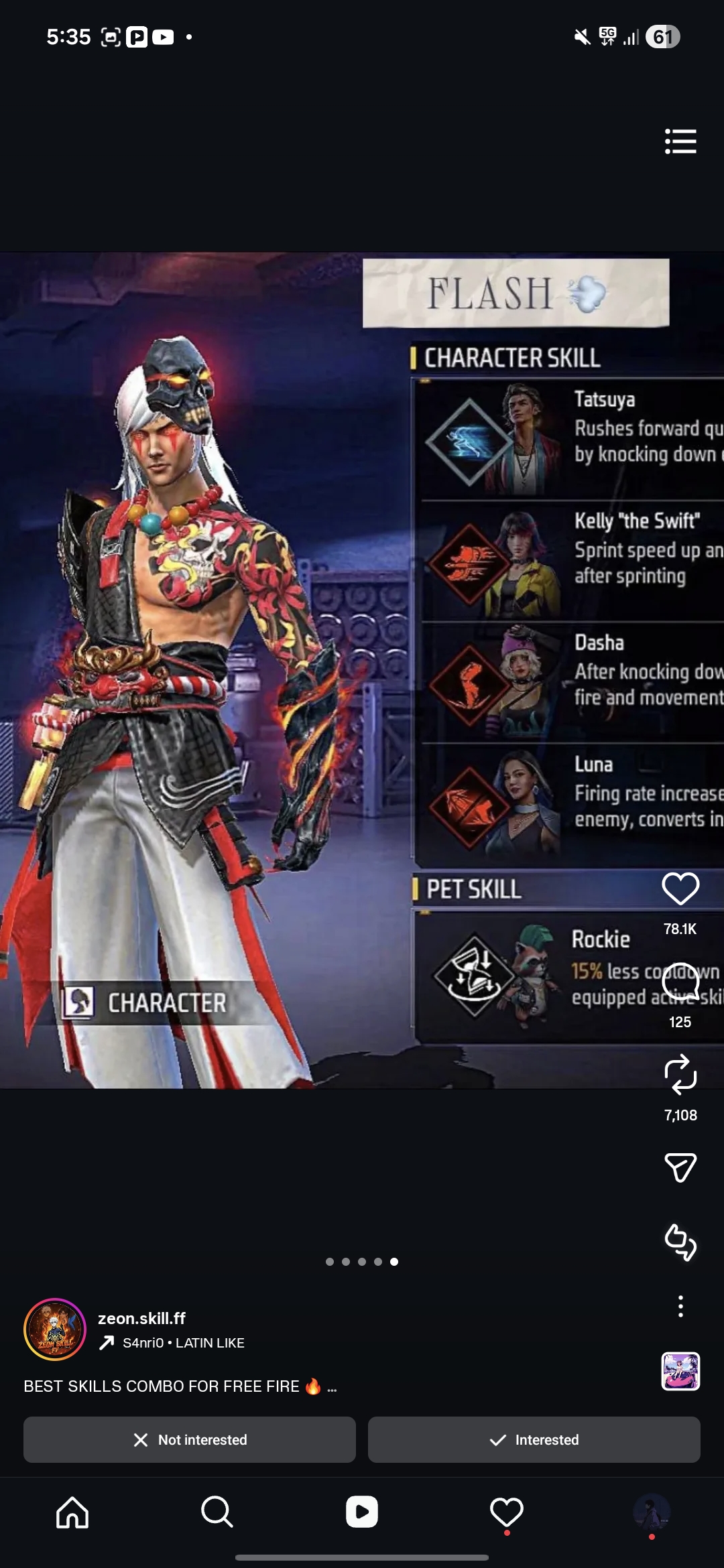Mark the post as Interested

(x=534, y=1439)
